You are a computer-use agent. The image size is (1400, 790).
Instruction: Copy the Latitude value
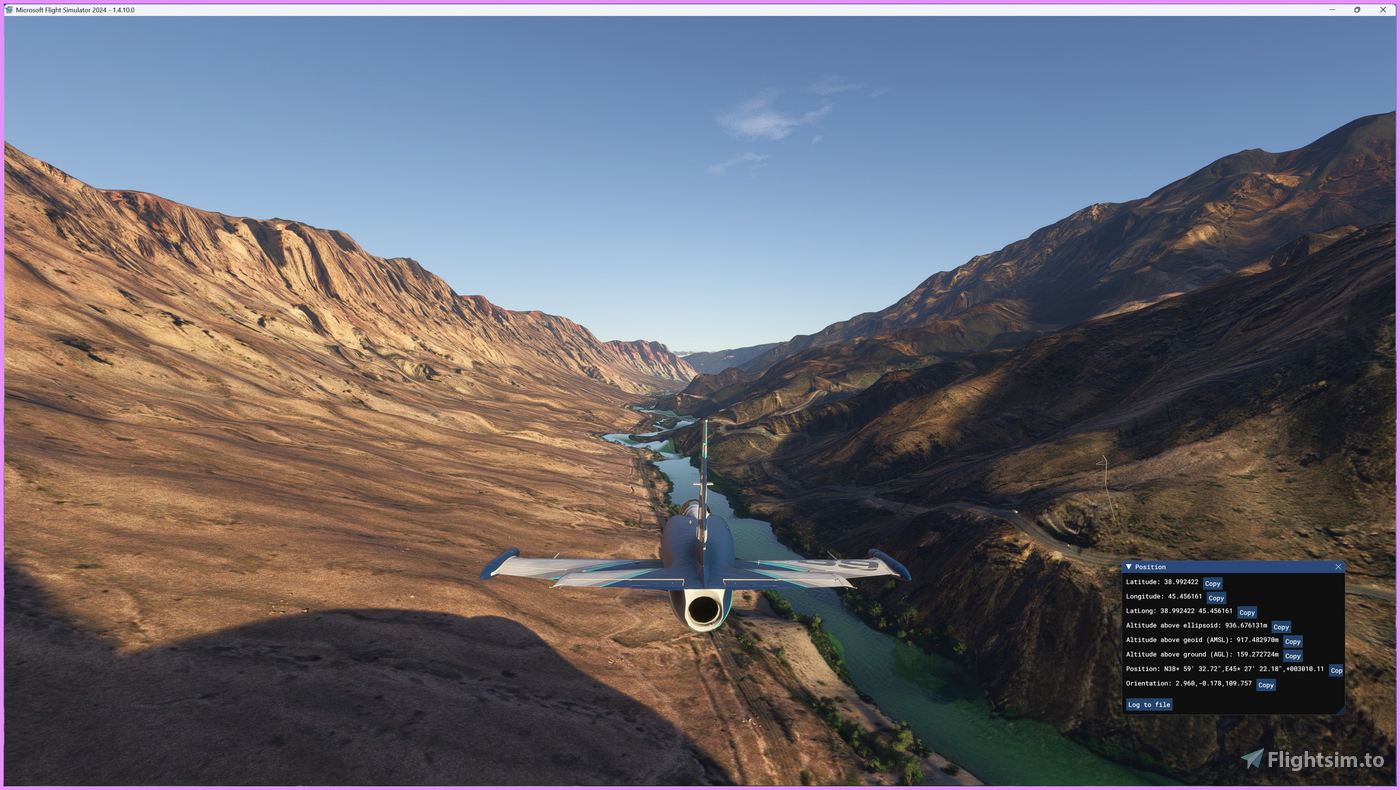pyautogui.click(x=1212, y=584)
